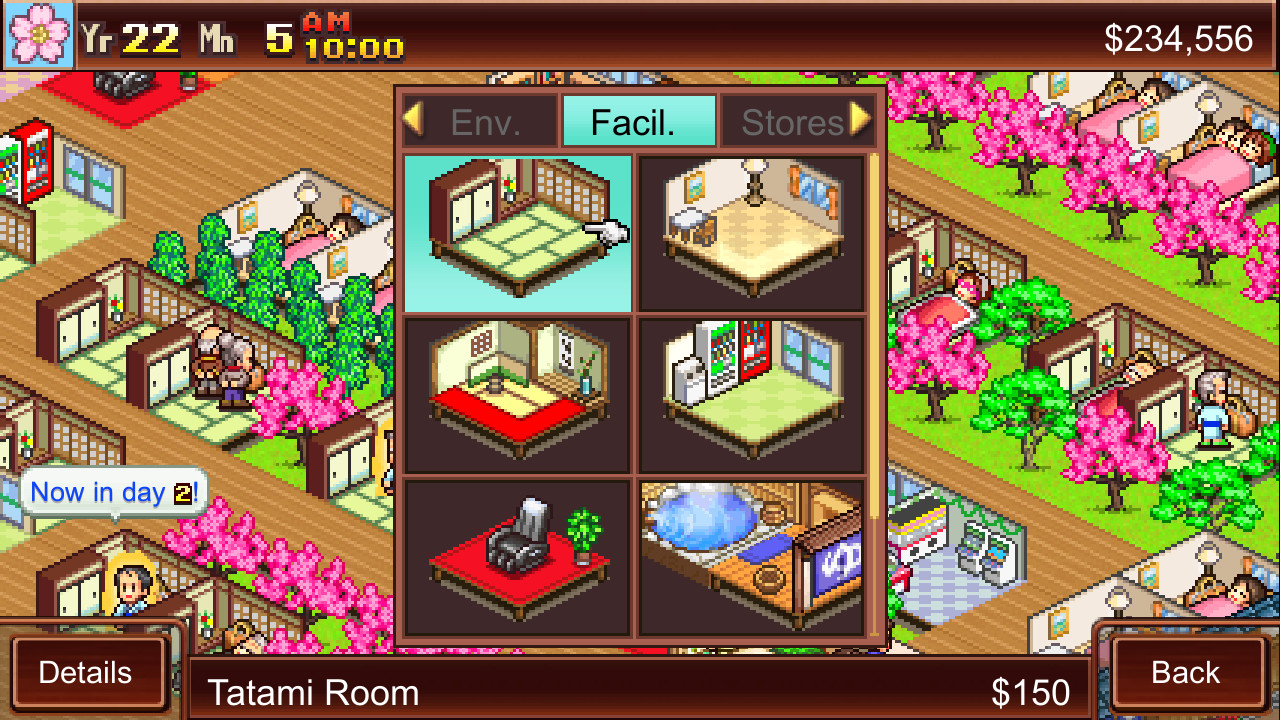Select the tea ceremony room facility
The image size is (1280, 720).
coord(516,394)
